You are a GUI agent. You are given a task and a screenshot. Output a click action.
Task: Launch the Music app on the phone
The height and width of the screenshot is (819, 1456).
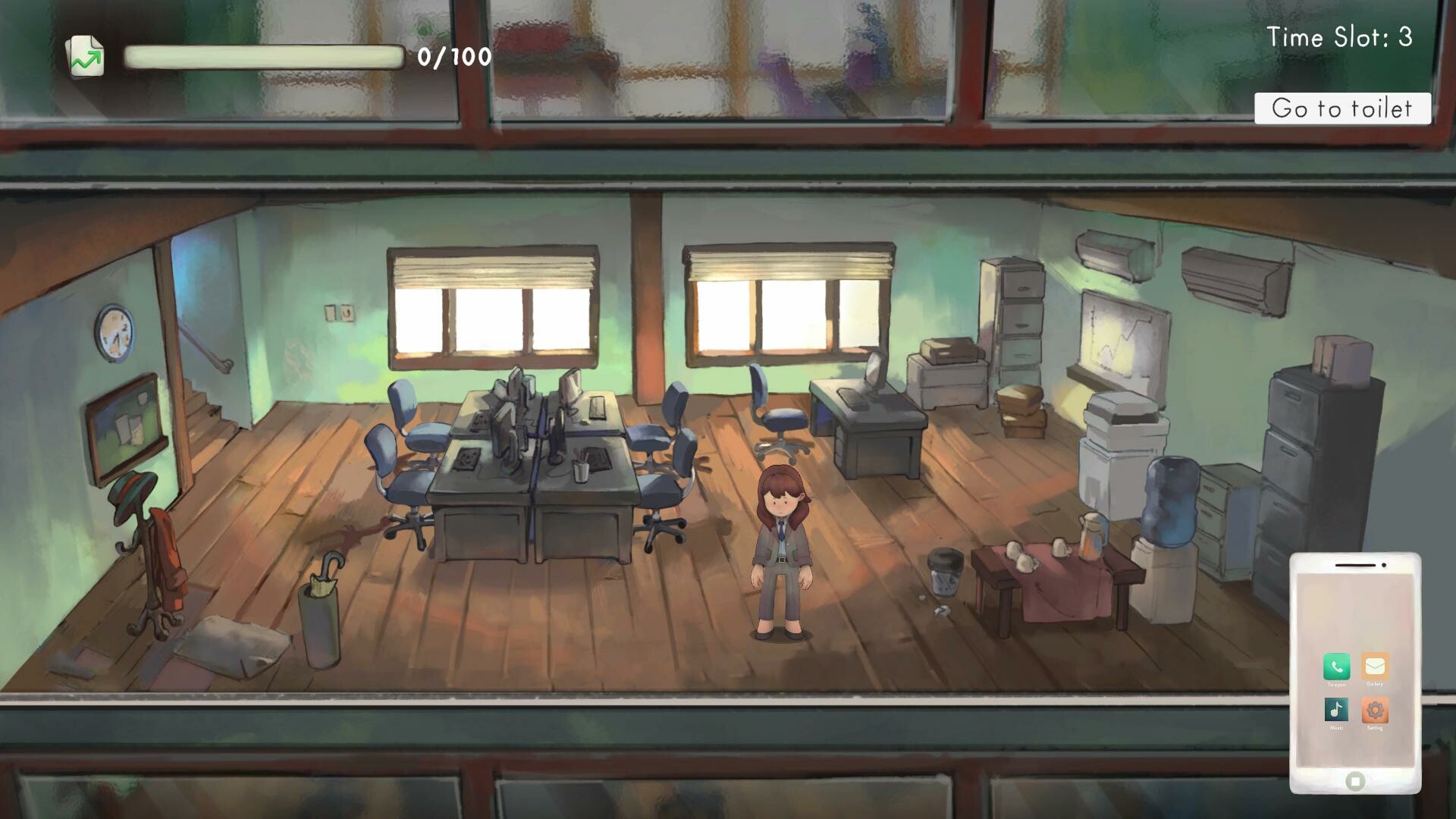(x=1336, y=710)
